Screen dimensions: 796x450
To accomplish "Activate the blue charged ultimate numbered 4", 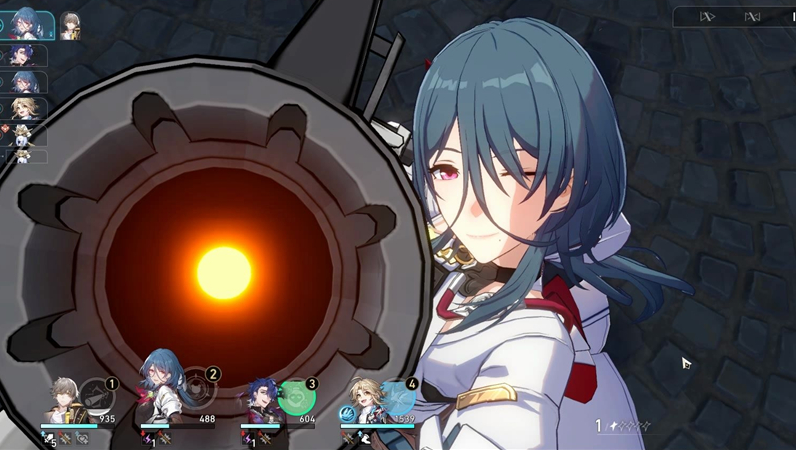I will [x=396, y=397].
